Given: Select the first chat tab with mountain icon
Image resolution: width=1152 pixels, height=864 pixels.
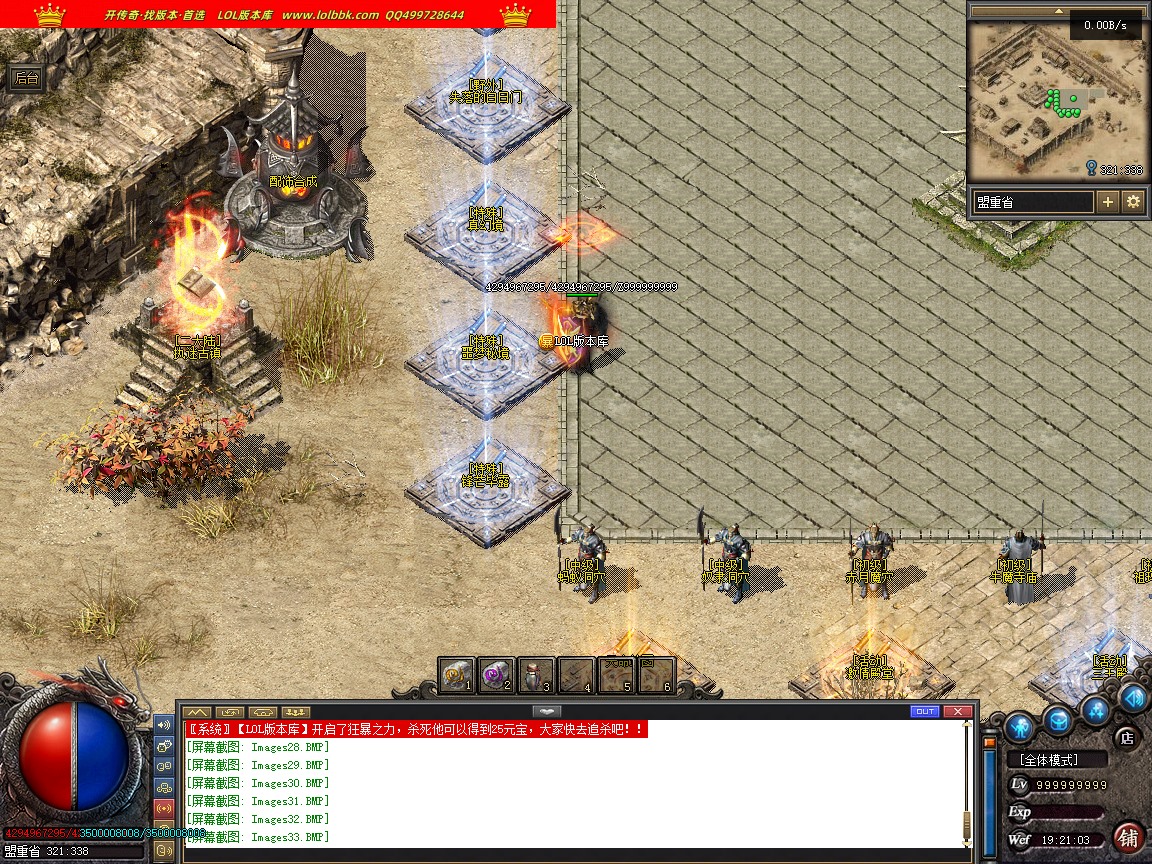Looking at the screenshot, I should pyautogui.click(x=198, y=712).
